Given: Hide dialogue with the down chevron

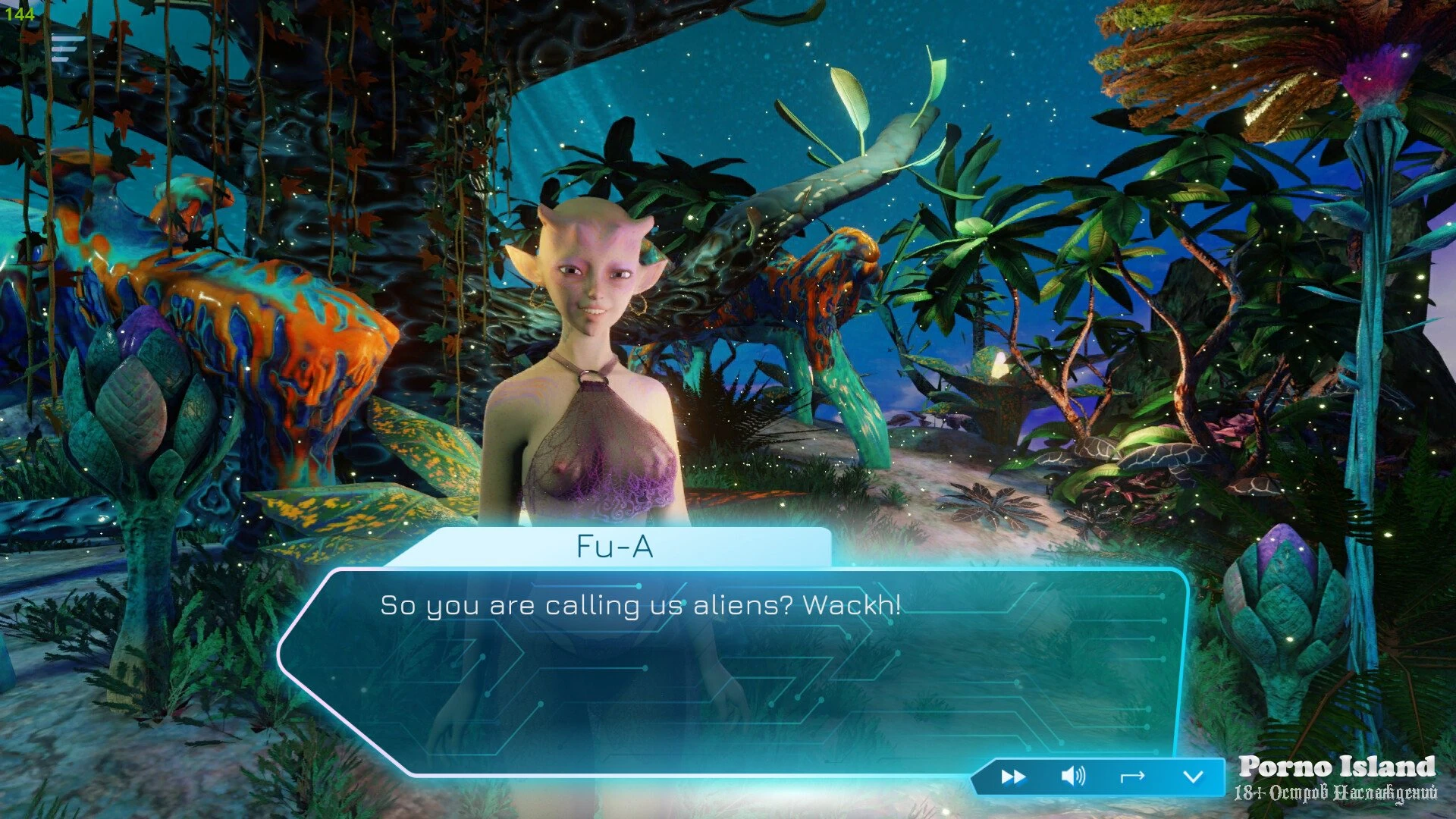Looking at the screenshot, I should coord(1193,777).
